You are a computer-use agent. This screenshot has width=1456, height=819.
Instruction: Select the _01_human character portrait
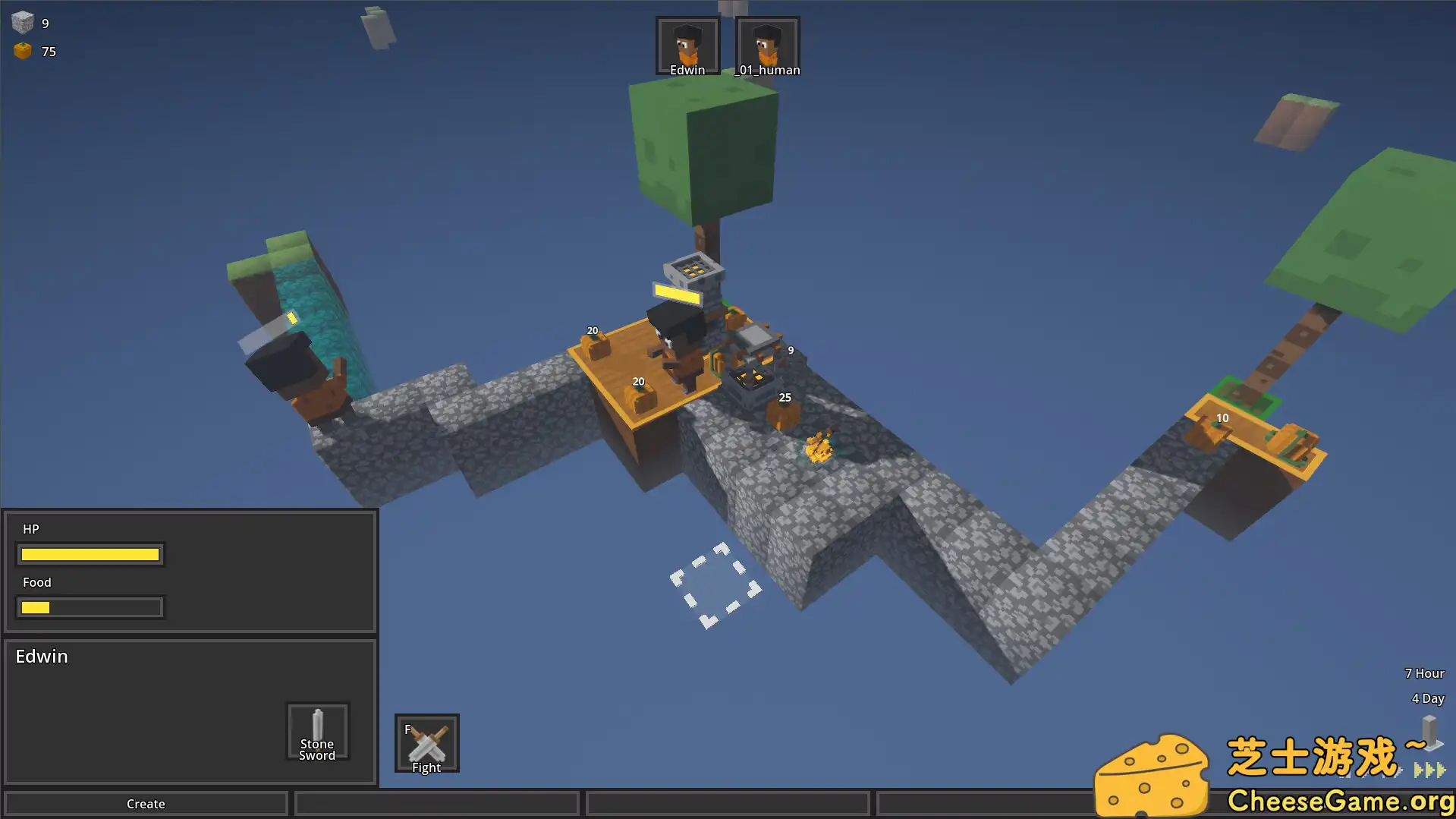(x=767, y=46)
